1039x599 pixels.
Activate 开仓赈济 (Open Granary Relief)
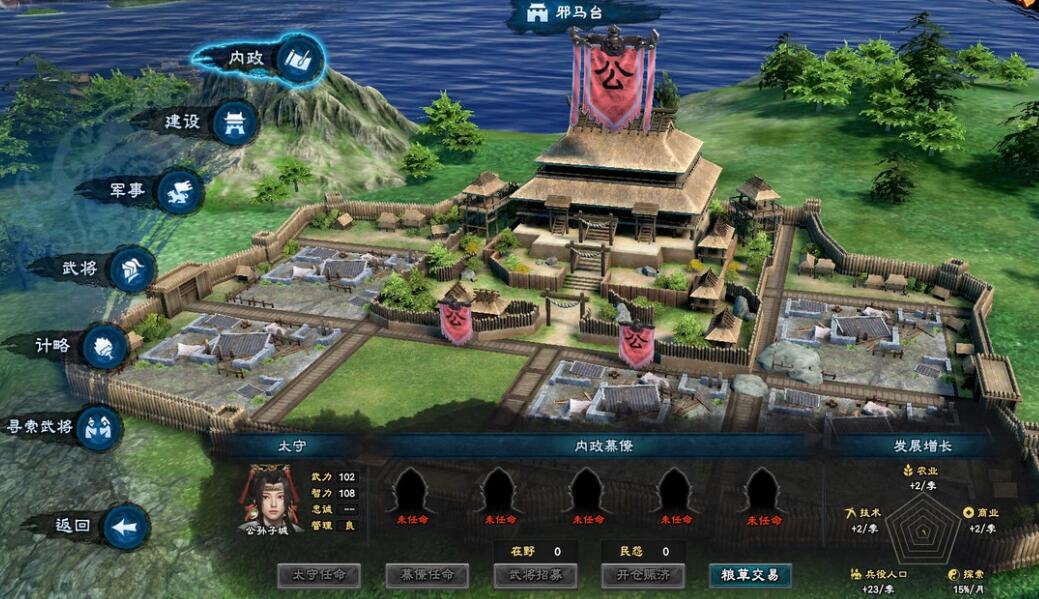click(642, 575)
